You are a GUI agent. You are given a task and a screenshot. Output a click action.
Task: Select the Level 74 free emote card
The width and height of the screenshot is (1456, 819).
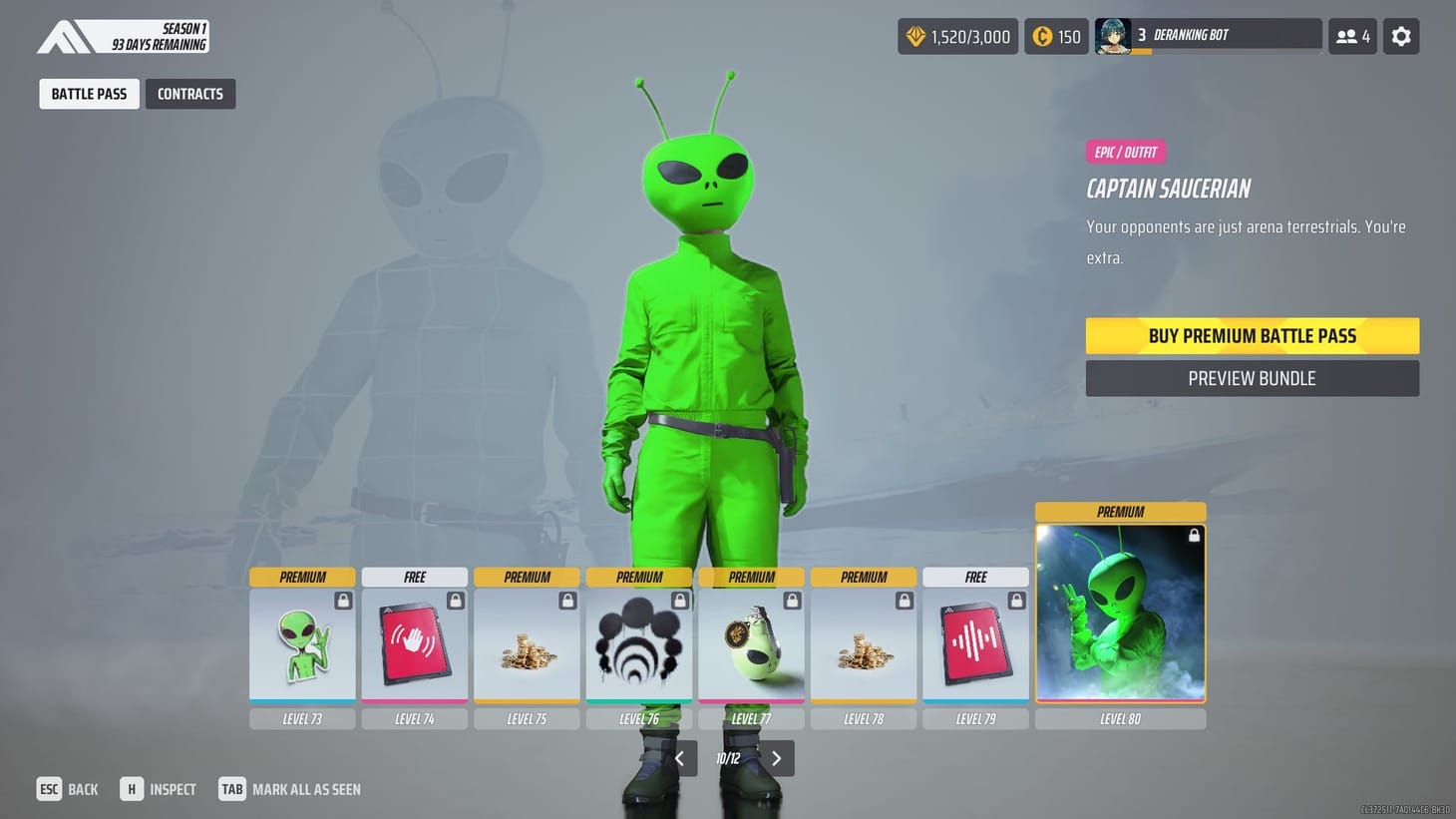[x=415, y=643]
